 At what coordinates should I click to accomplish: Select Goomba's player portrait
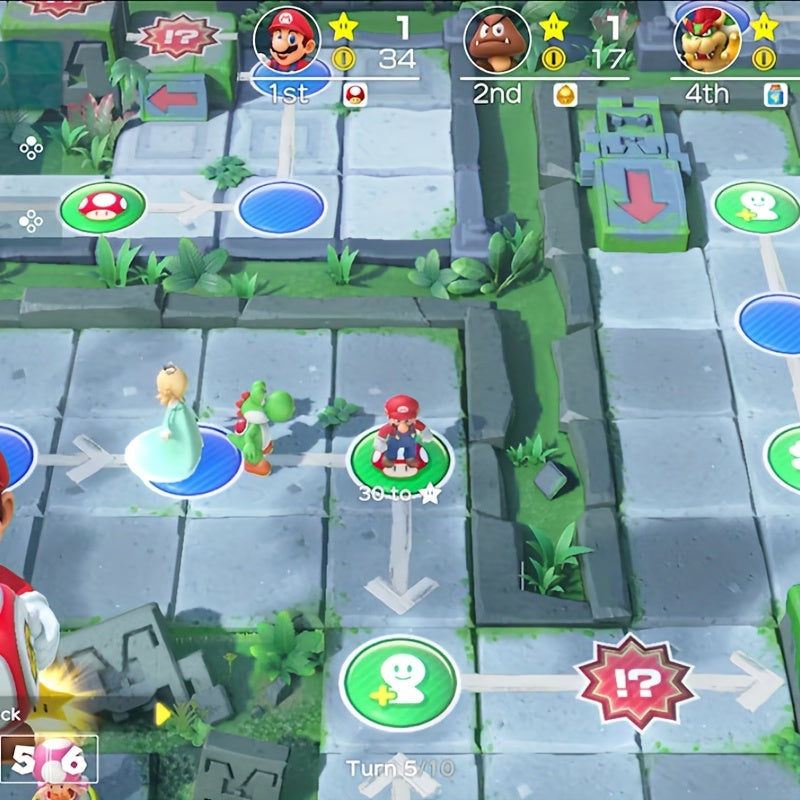coord(497,39)
